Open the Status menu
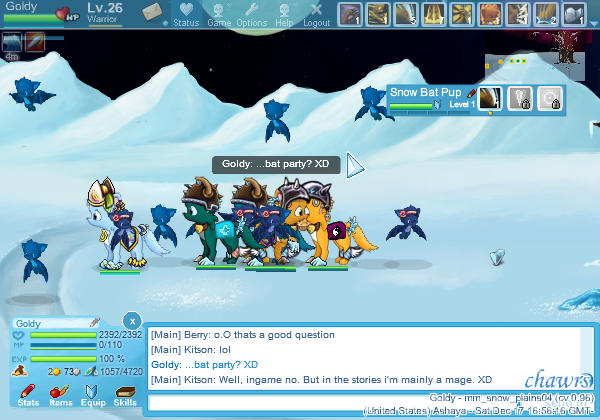 (185, 15)
